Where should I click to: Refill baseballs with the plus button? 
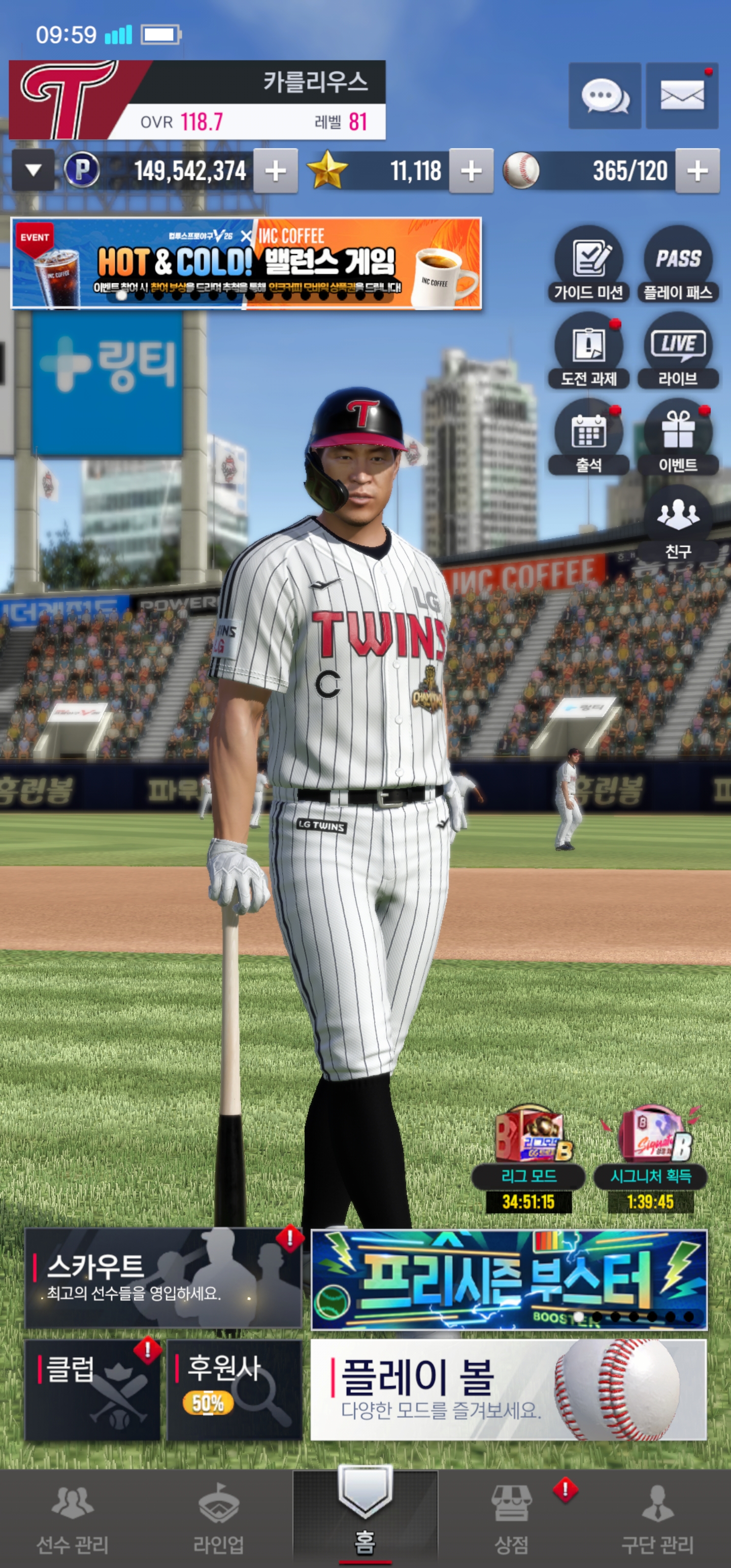[697, 171]
